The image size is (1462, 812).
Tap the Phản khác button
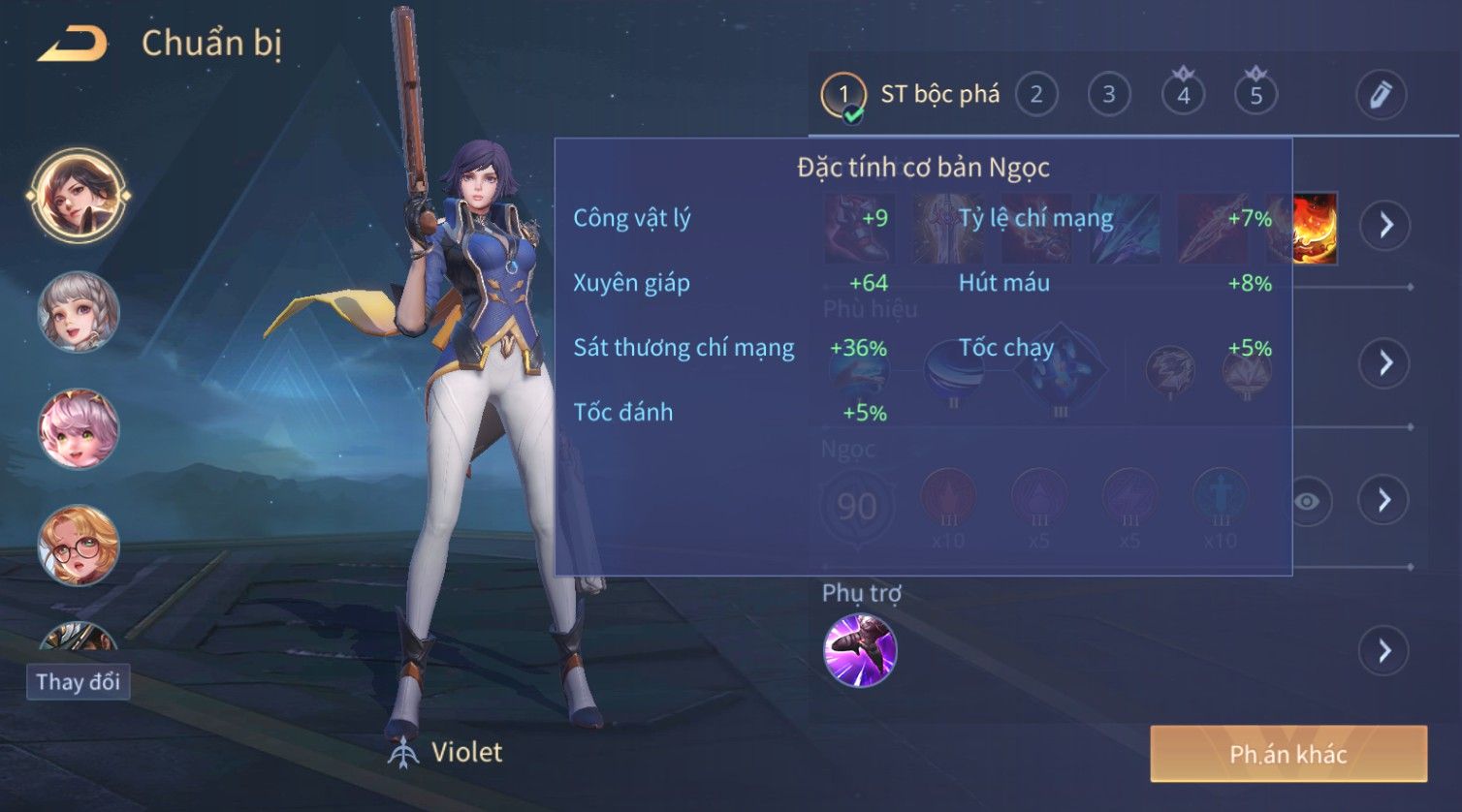tap(1288, 754)
